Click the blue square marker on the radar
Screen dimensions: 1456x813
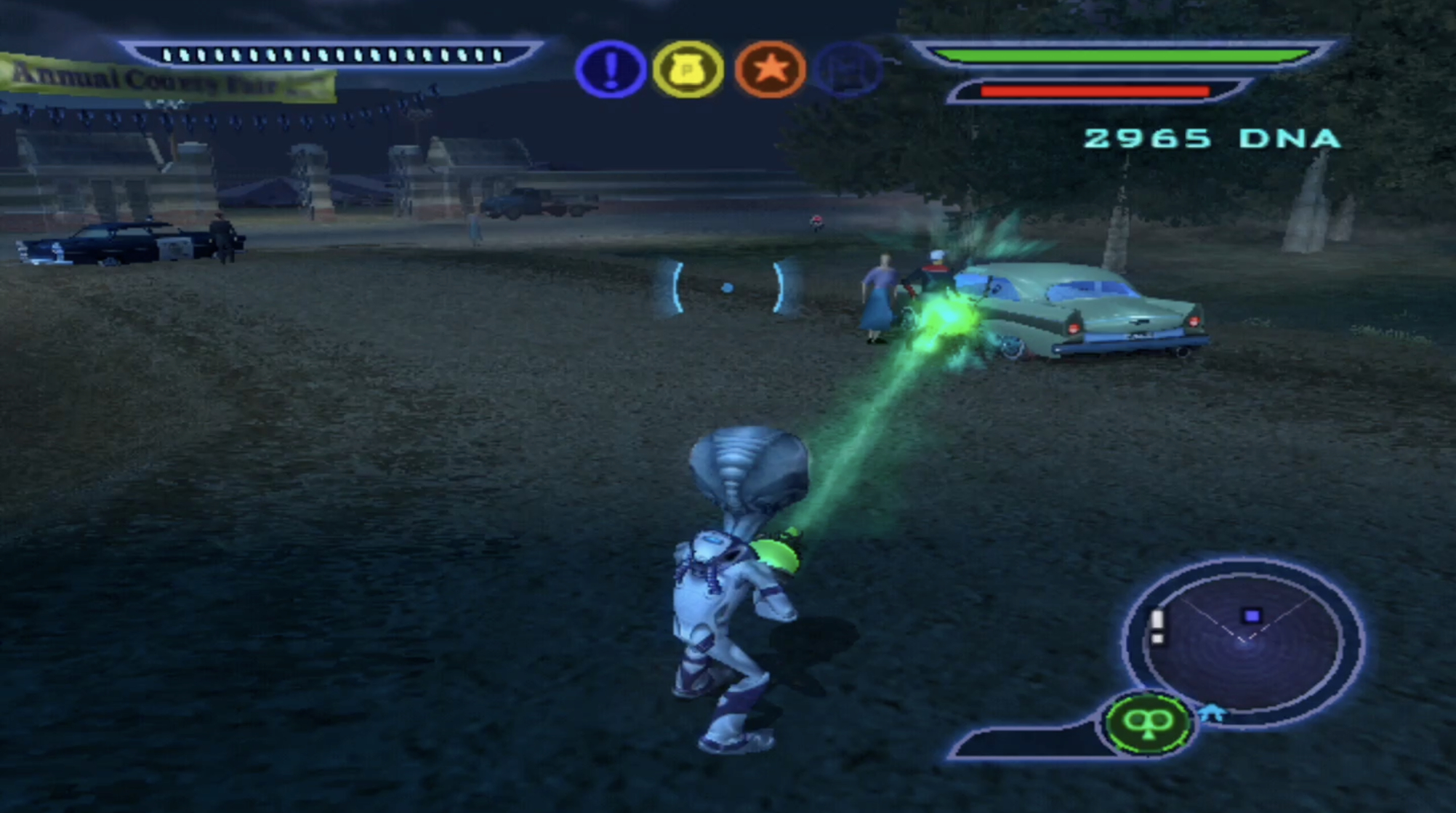pyautogui.click(x=1251, y=616)
